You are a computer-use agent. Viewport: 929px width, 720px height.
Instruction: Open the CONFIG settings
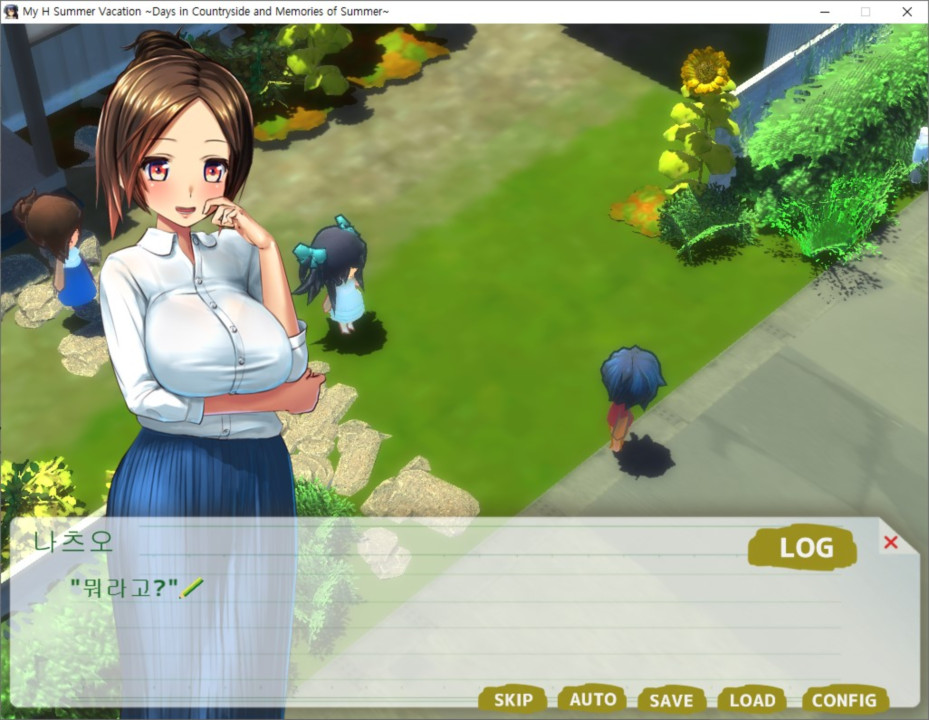point(844,700)
